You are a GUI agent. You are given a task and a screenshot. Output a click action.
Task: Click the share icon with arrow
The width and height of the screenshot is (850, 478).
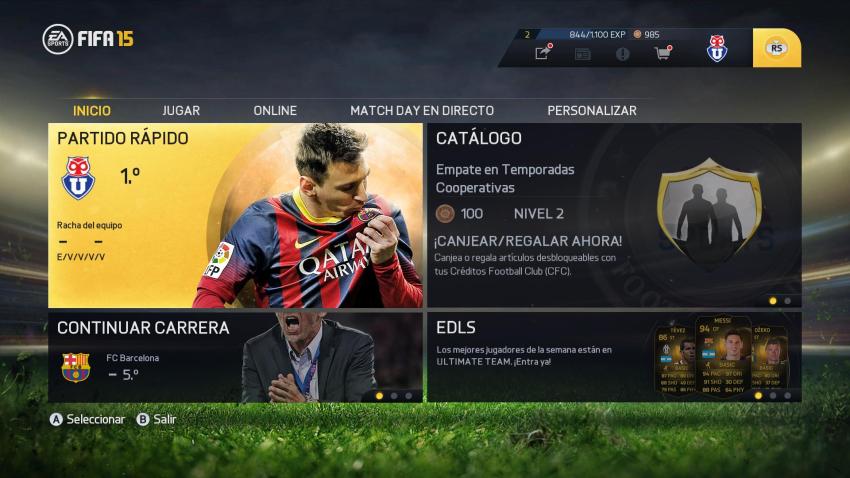click(542, 53)
